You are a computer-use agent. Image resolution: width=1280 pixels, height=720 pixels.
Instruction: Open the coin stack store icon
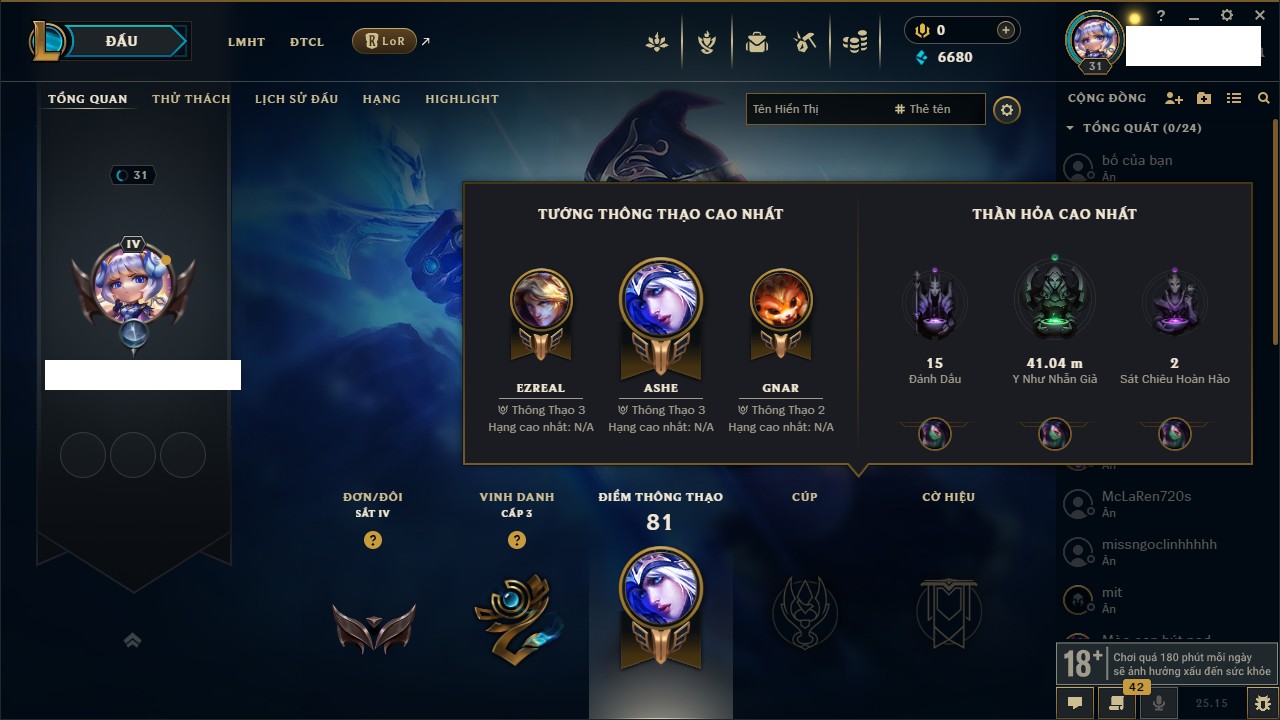pyautogui.click(x=854, y=42)
